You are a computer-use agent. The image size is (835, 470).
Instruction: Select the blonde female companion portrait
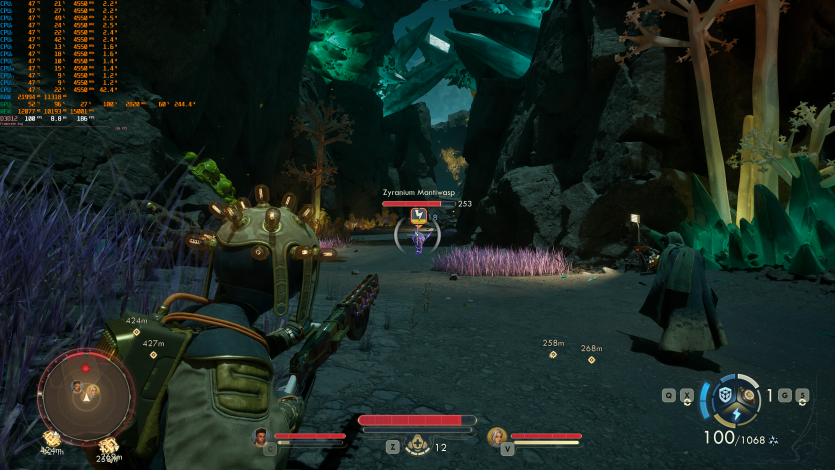click(x=496, y=436)
